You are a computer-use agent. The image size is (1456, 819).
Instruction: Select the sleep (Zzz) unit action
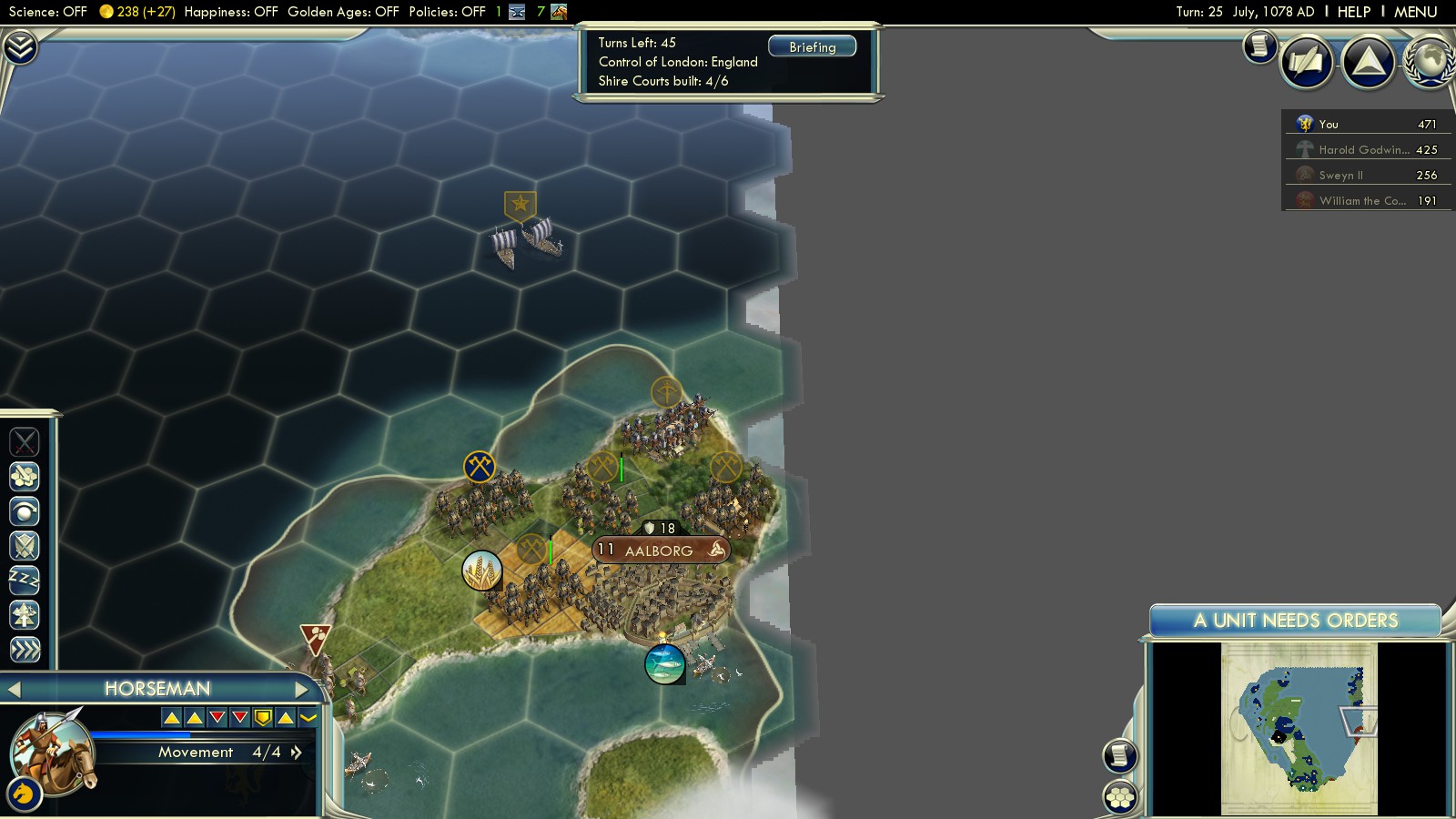click(x=25, y=580)
